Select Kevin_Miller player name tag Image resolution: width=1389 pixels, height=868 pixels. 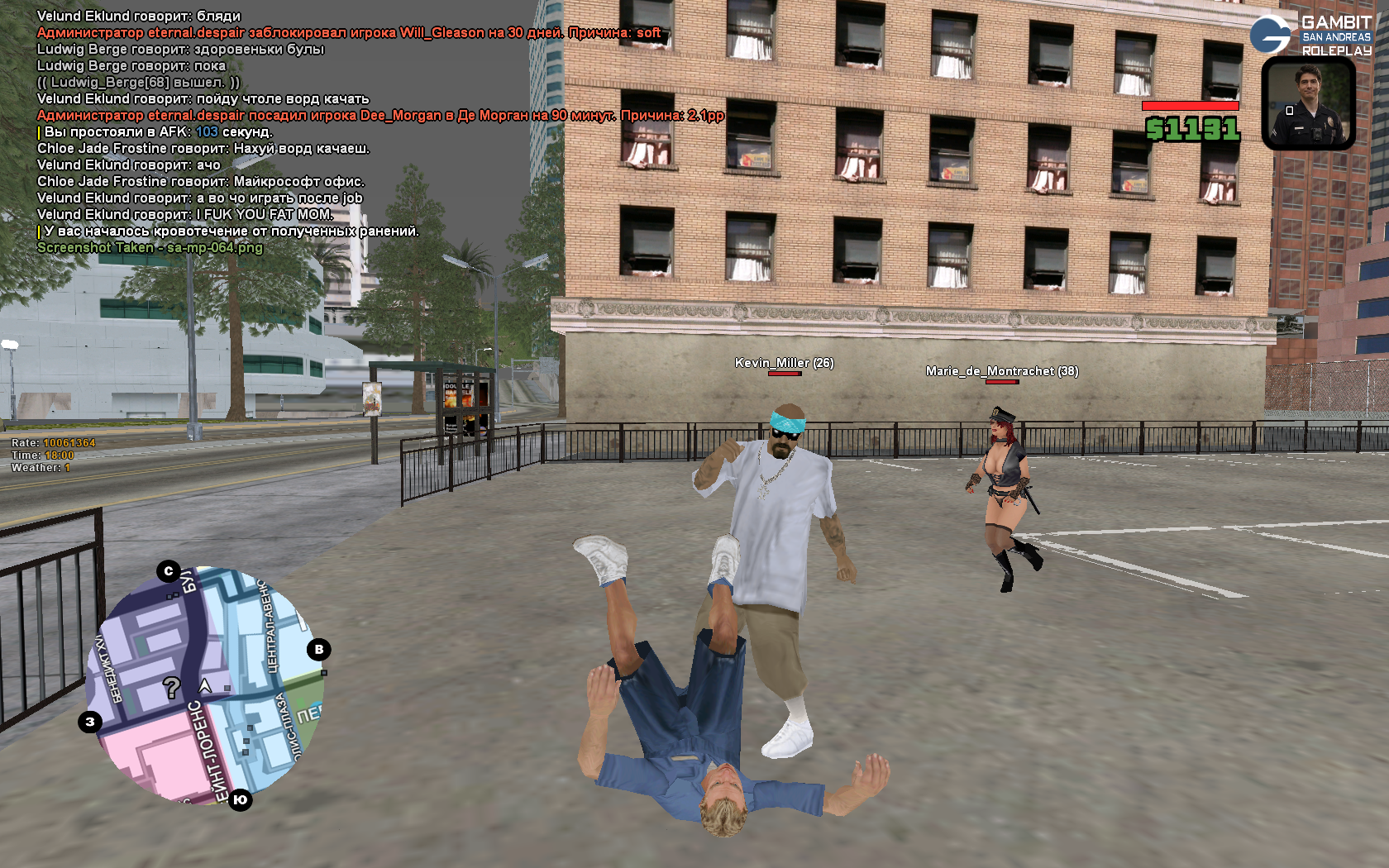click(x=784, y=363)
